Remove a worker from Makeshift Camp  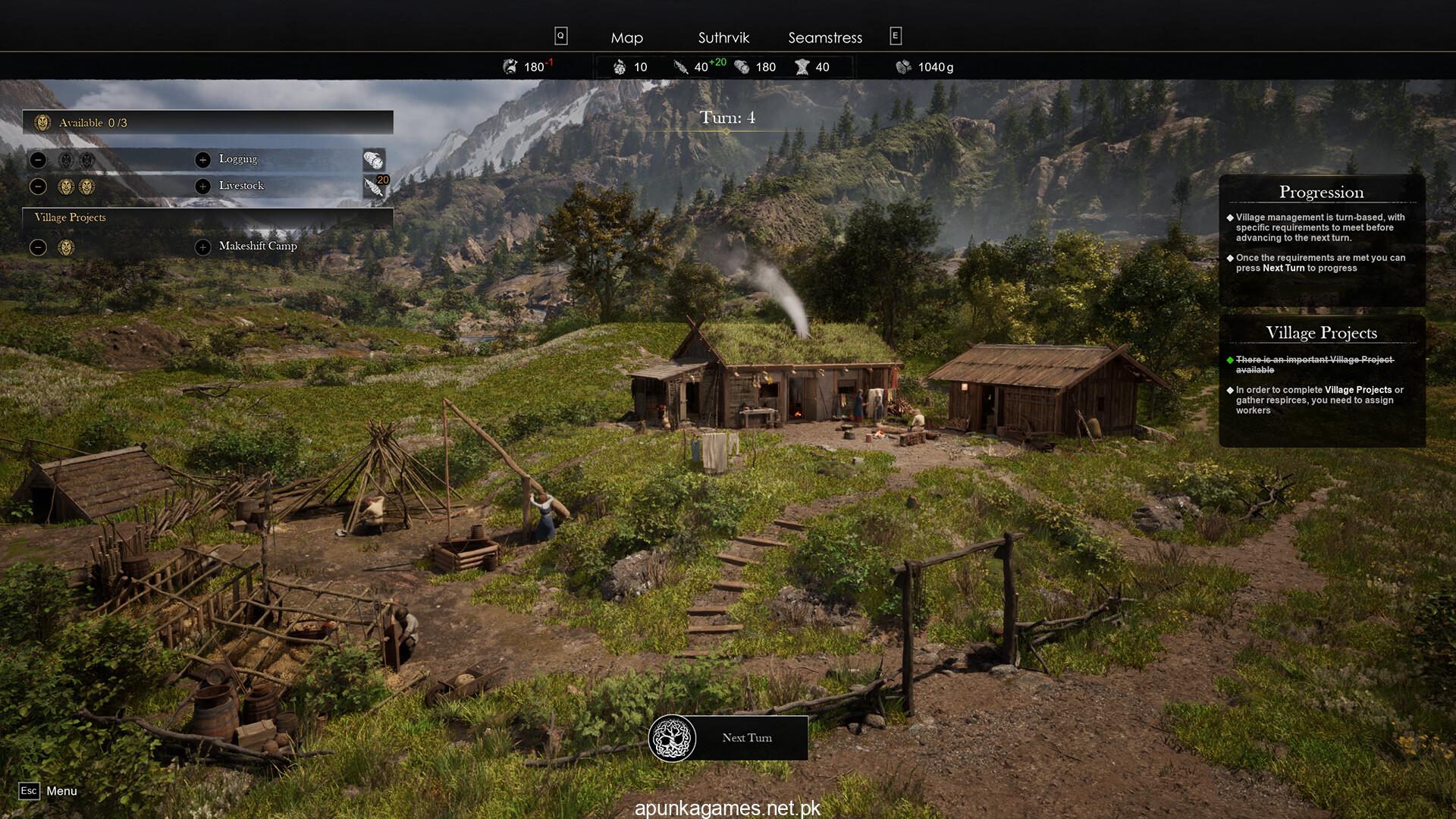coord(39,247)
